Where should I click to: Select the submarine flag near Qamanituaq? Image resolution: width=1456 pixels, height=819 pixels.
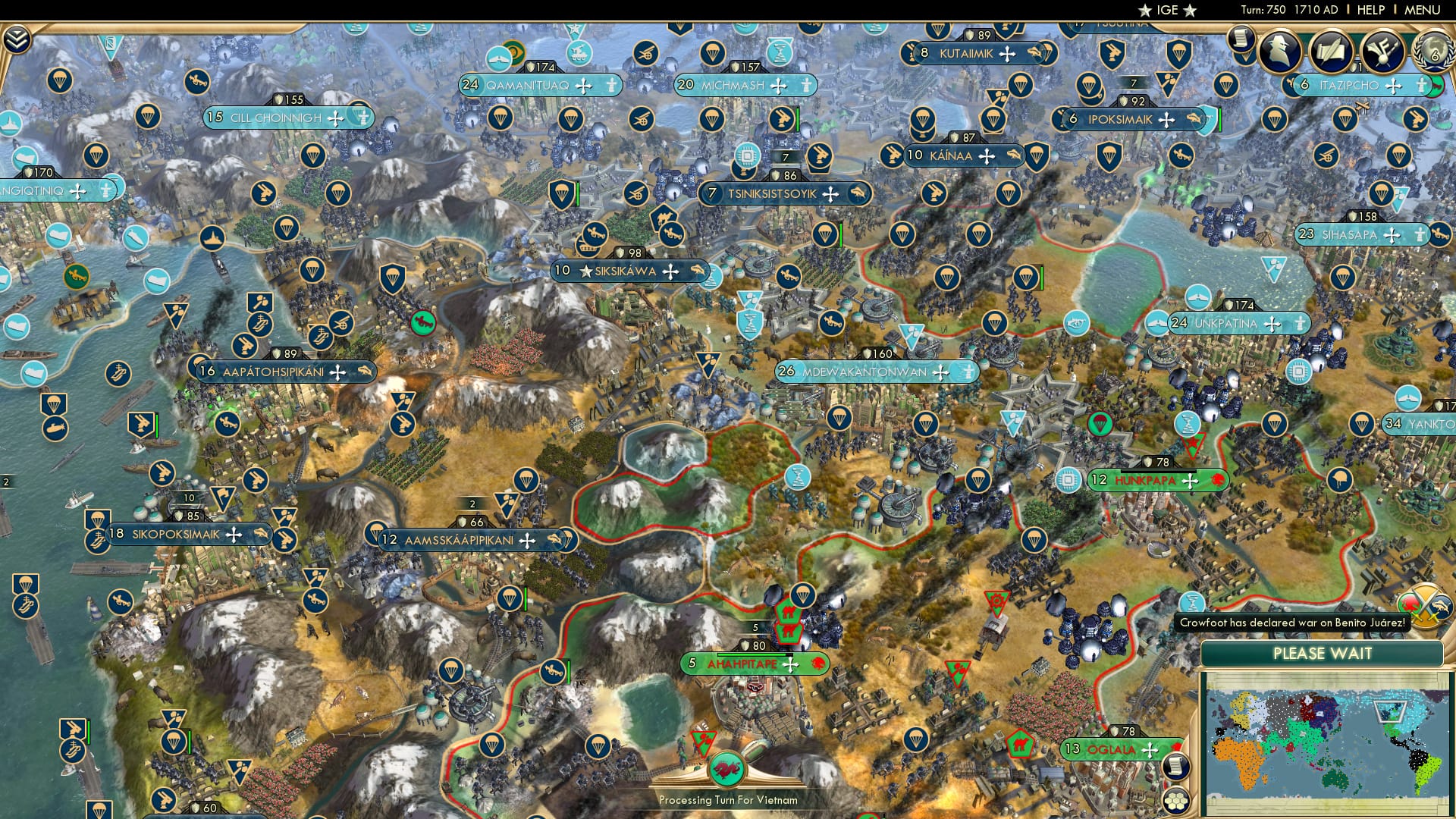click(497, 59)
